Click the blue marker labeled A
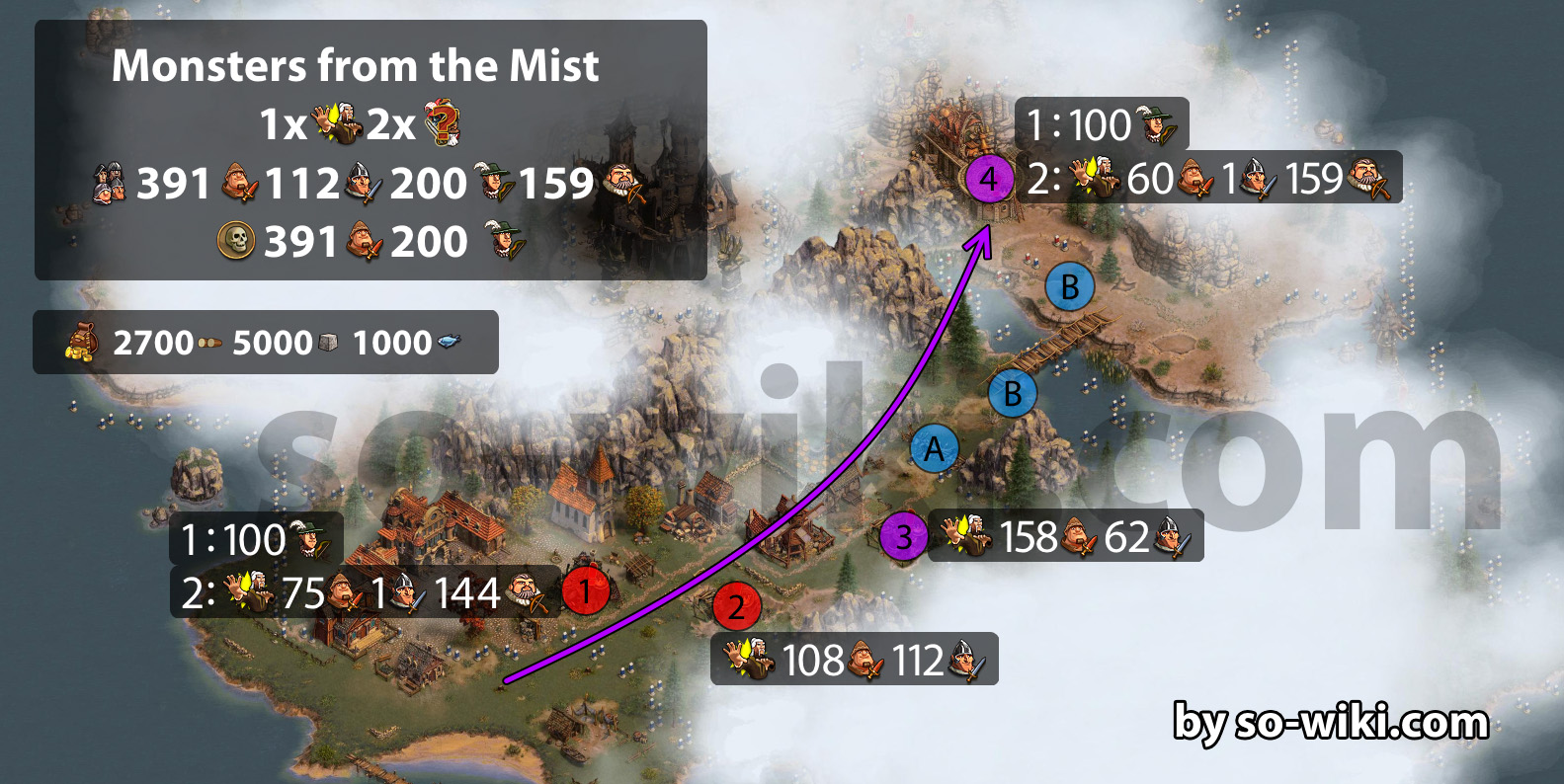This screenshot has height=784, width=1564. click(934, 450)
